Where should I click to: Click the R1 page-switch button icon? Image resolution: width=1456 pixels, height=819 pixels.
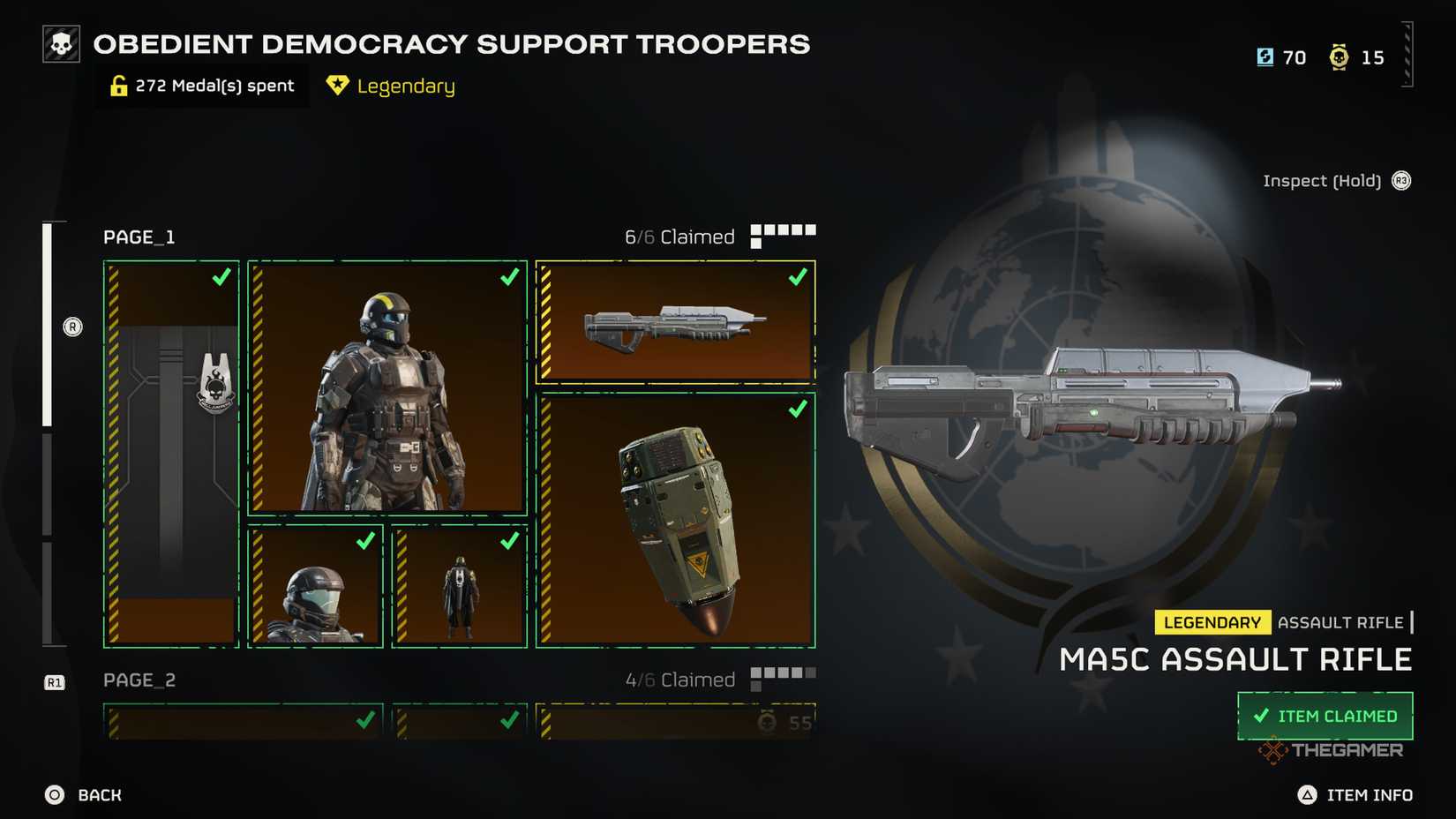pyautogui.click(x=56, y=680)
